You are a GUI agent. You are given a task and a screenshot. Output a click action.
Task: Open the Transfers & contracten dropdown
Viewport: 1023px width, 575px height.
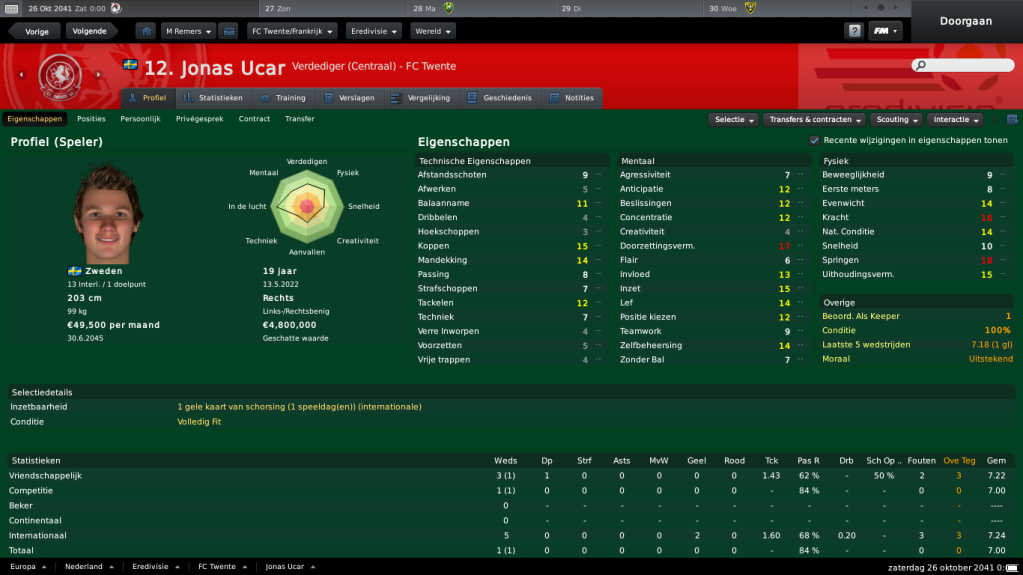[815, 120]
